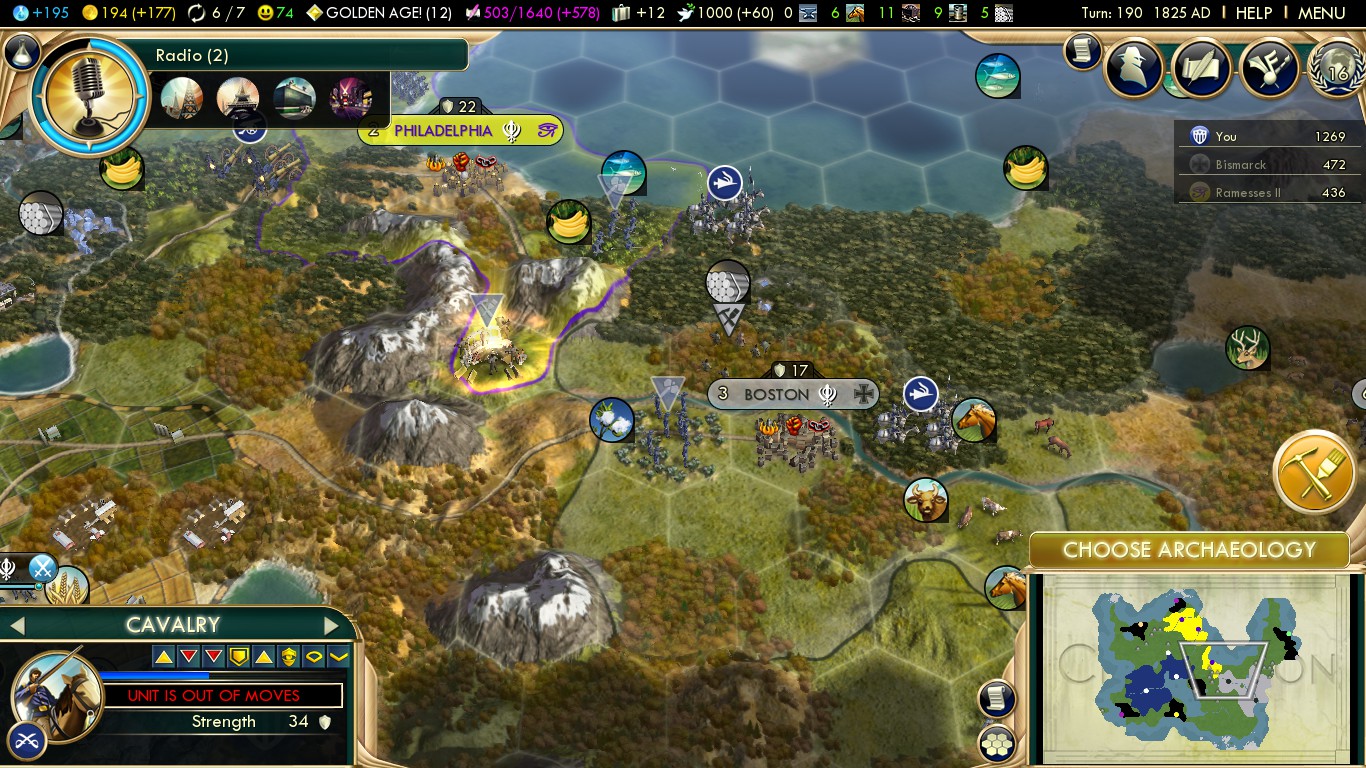Viewport: 1366px width, 768px height.
Task: Toggle the hex grid minimap option
Action: [x=997, y=744]
